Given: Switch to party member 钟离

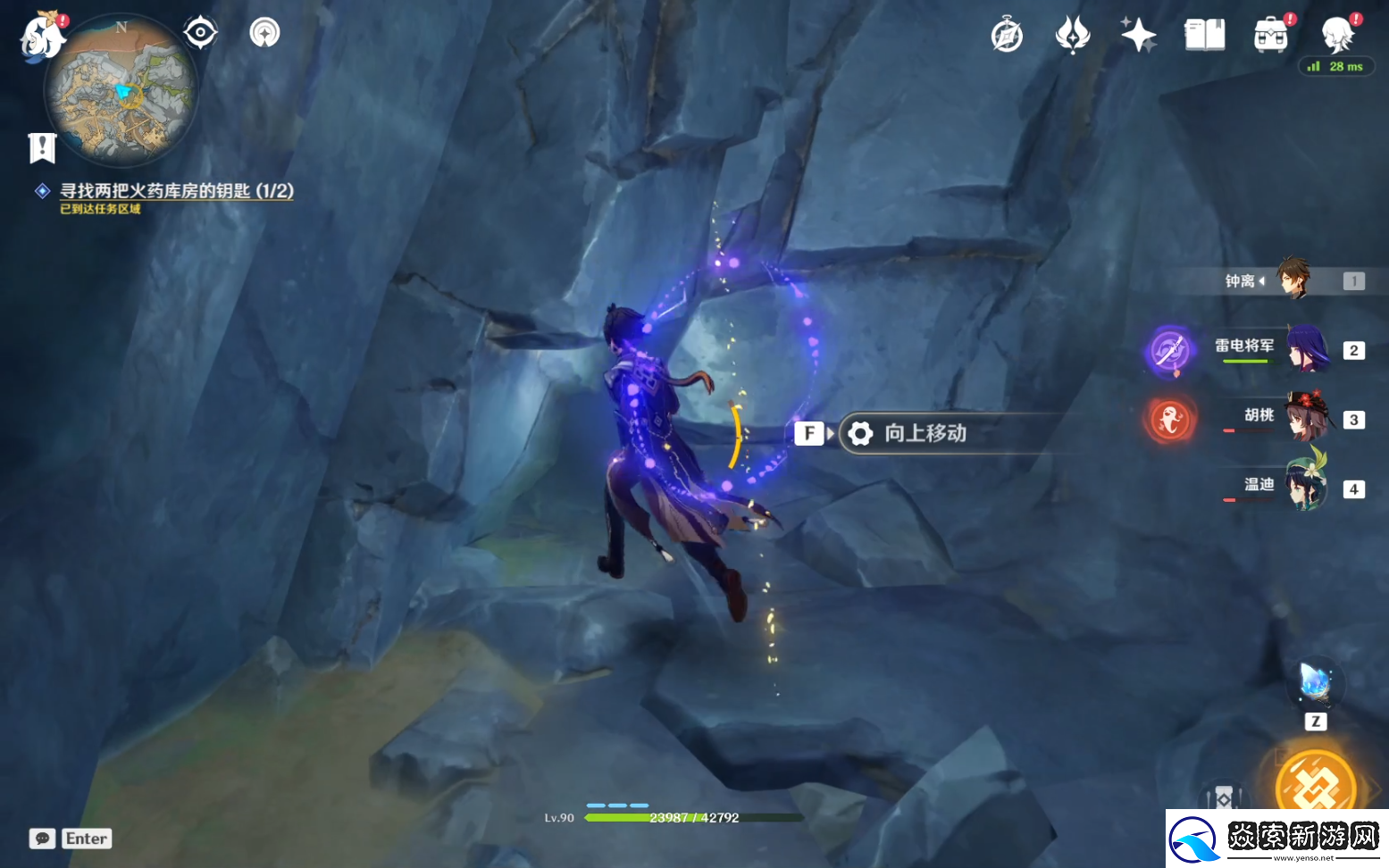Looking at the screenshot, I should tap(1292, 280).
